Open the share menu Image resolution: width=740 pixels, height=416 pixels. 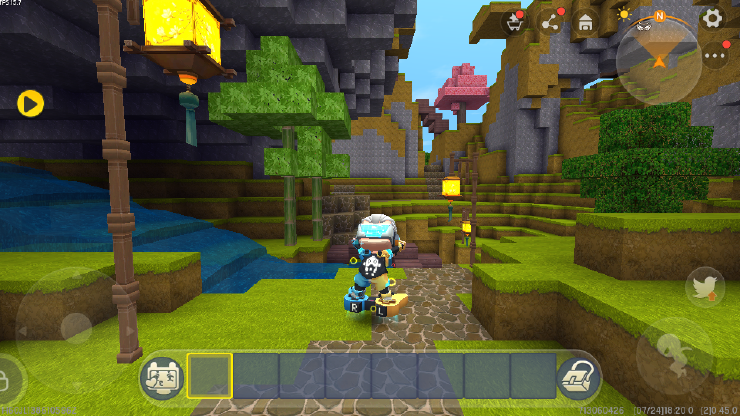(x=550, y=21)
